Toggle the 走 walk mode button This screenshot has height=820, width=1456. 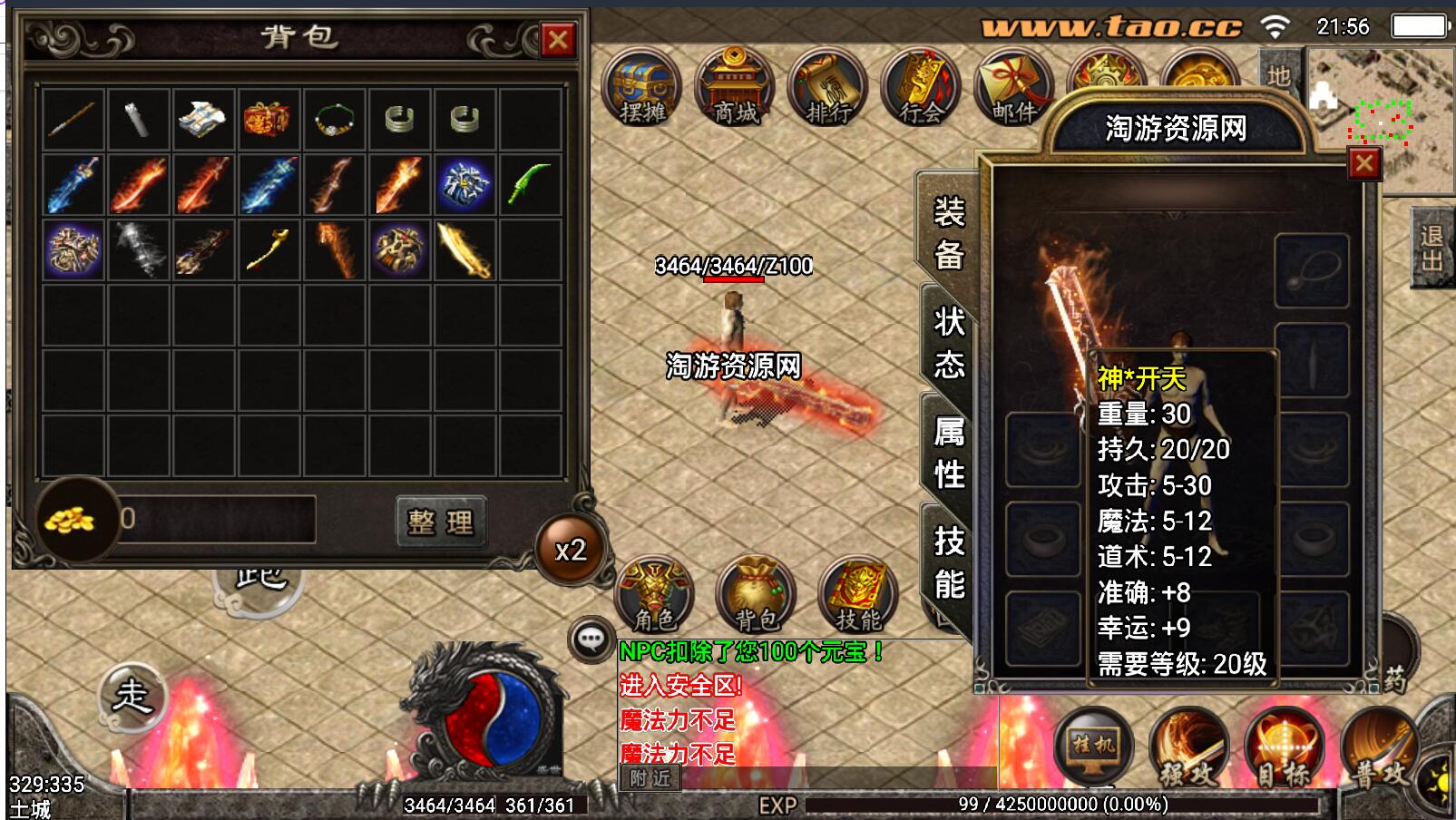[x=132, y=697]
